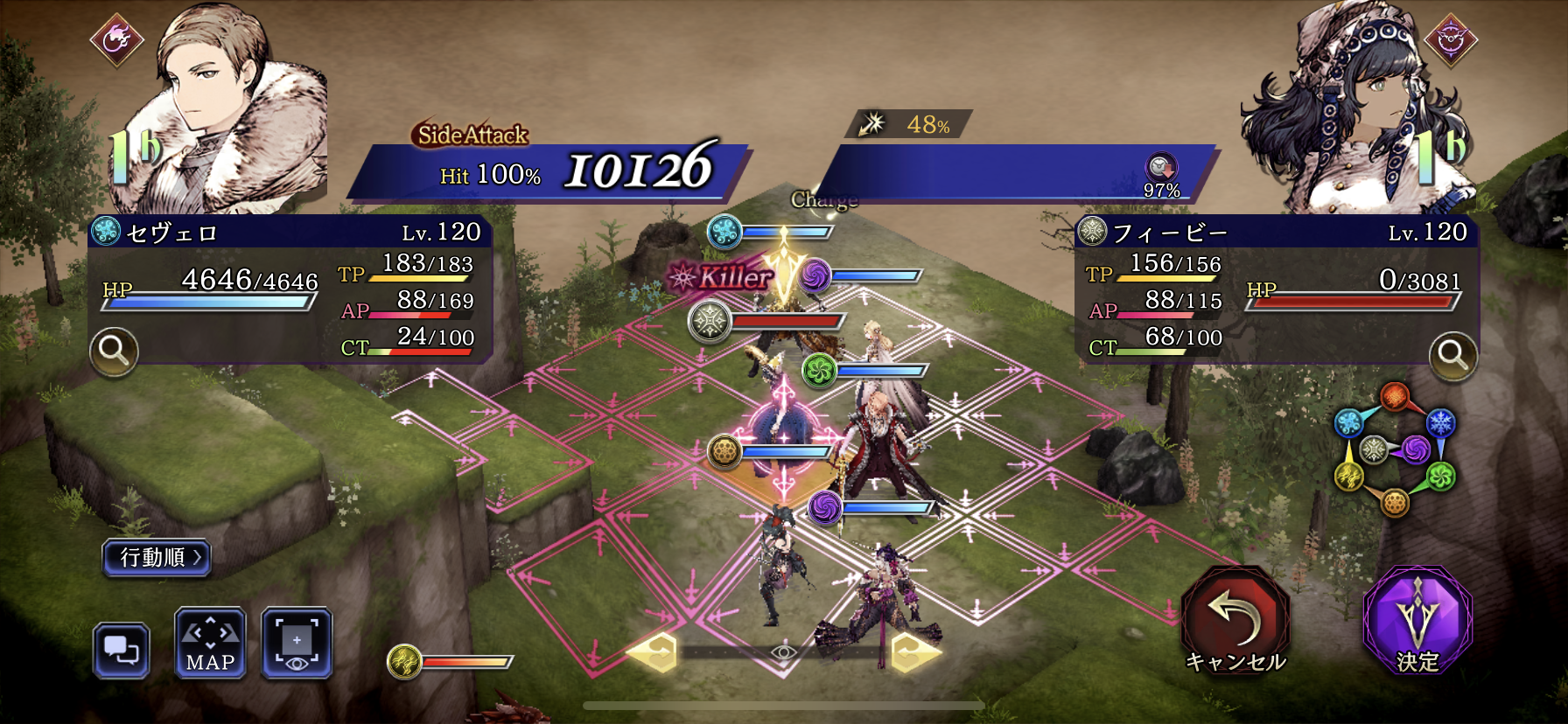Image resolution: width=1568 pixels, height=724 pixels.
Task: Inspect セヴェロ with the magnifying glass
Action: click(x=114, y=352)
